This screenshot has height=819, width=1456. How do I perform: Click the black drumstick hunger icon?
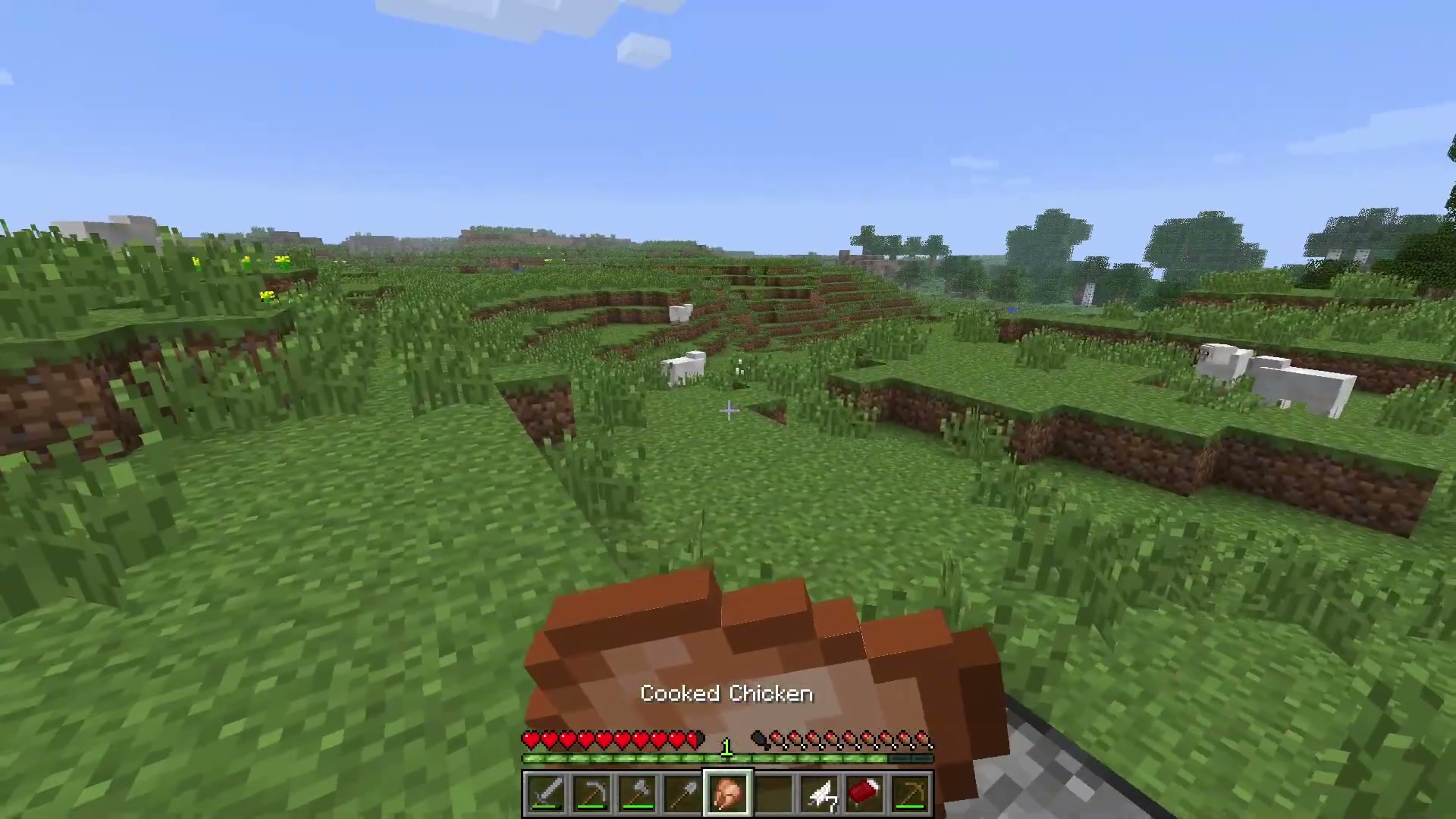click(761, 739)
